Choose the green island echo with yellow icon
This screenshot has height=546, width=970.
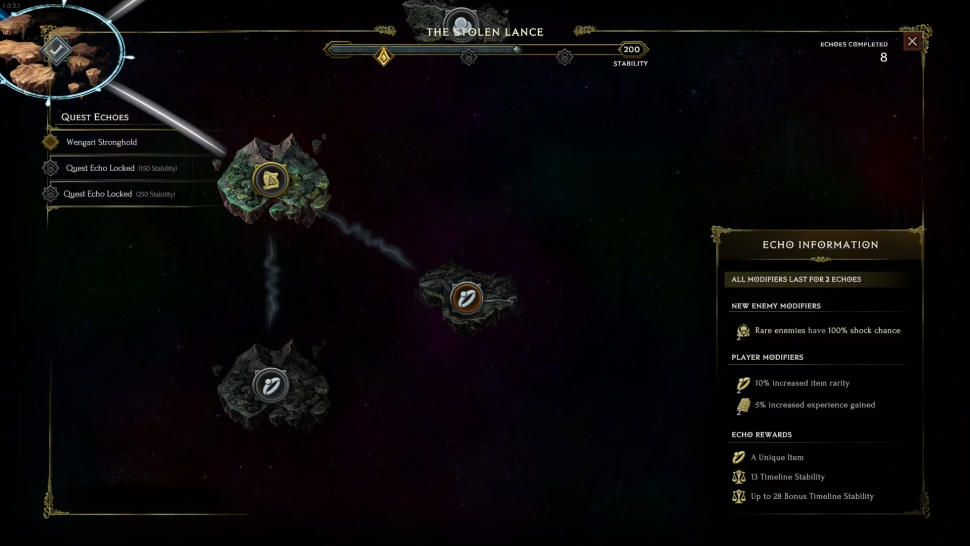(270, 179)
